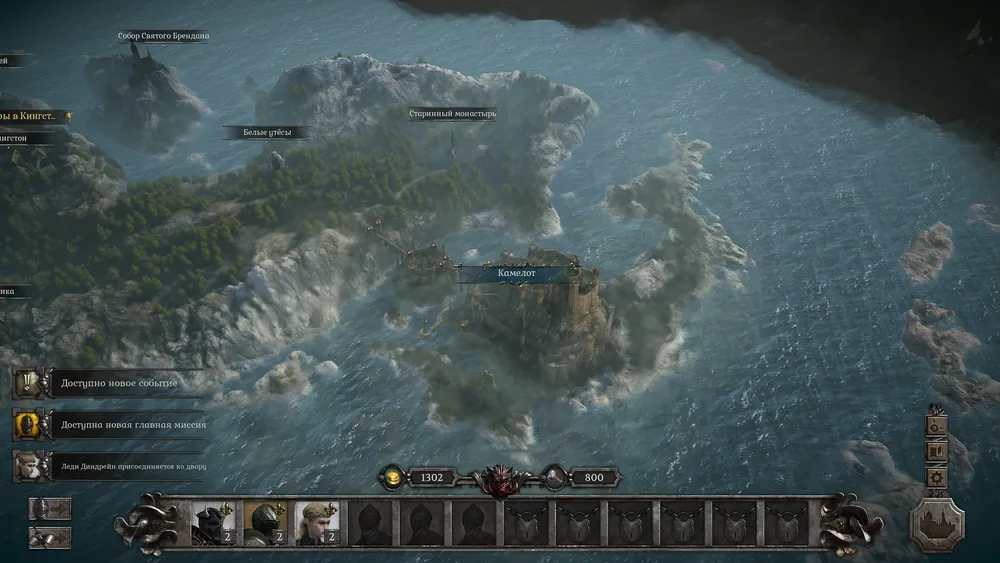Select the Старинный монастырь location label
1000x563 pixels.
(452, 114)
